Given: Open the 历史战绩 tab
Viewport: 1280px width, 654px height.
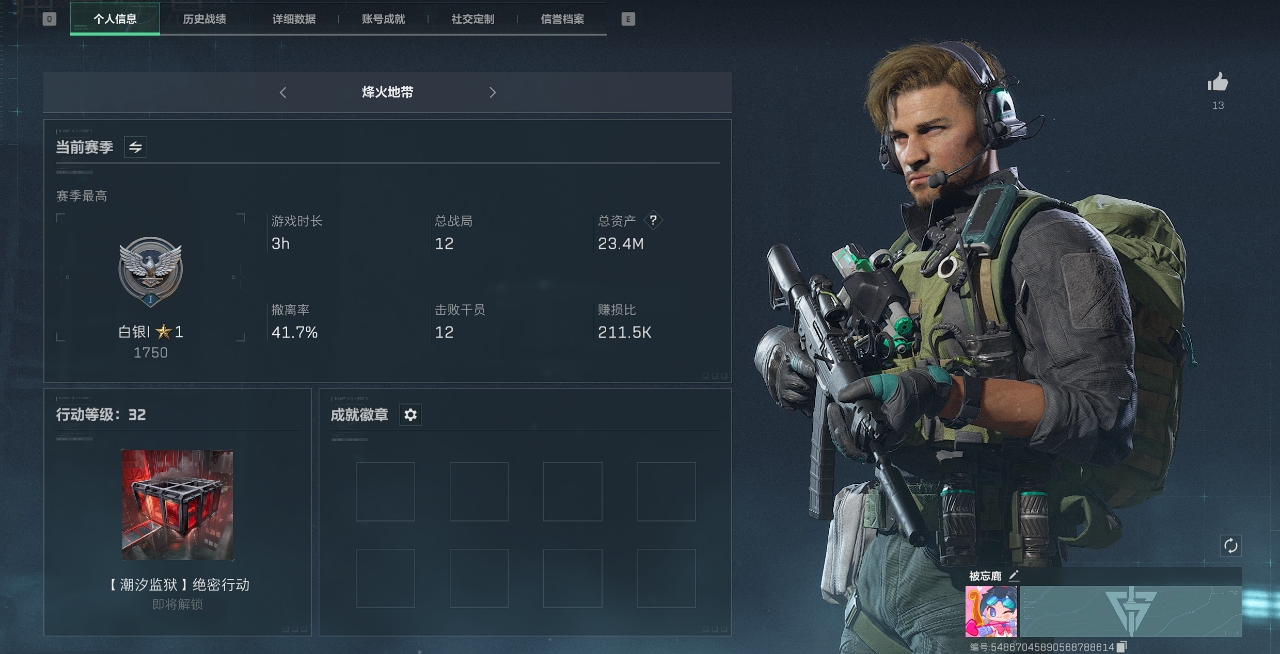Looking at the screenshot, I should 204,19.
